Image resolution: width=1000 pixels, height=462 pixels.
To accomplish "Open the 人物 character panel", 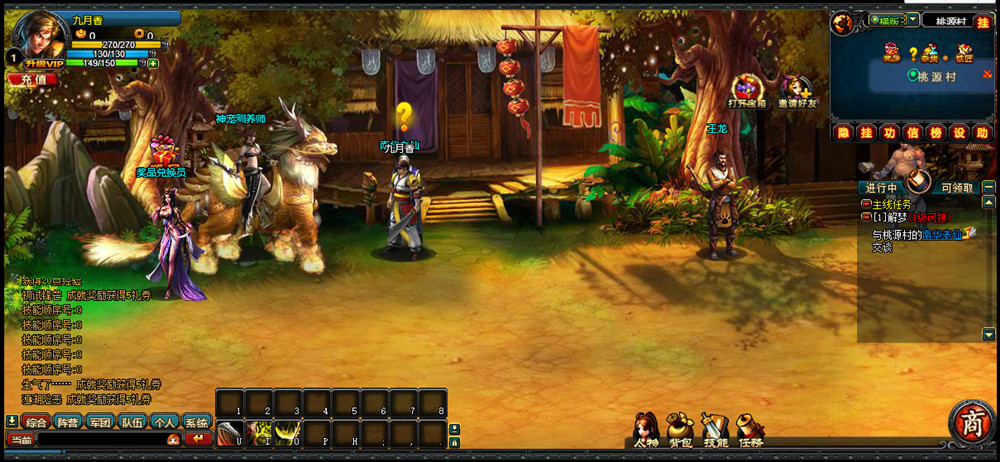I will pyautogui.click(x=645, y=431).
